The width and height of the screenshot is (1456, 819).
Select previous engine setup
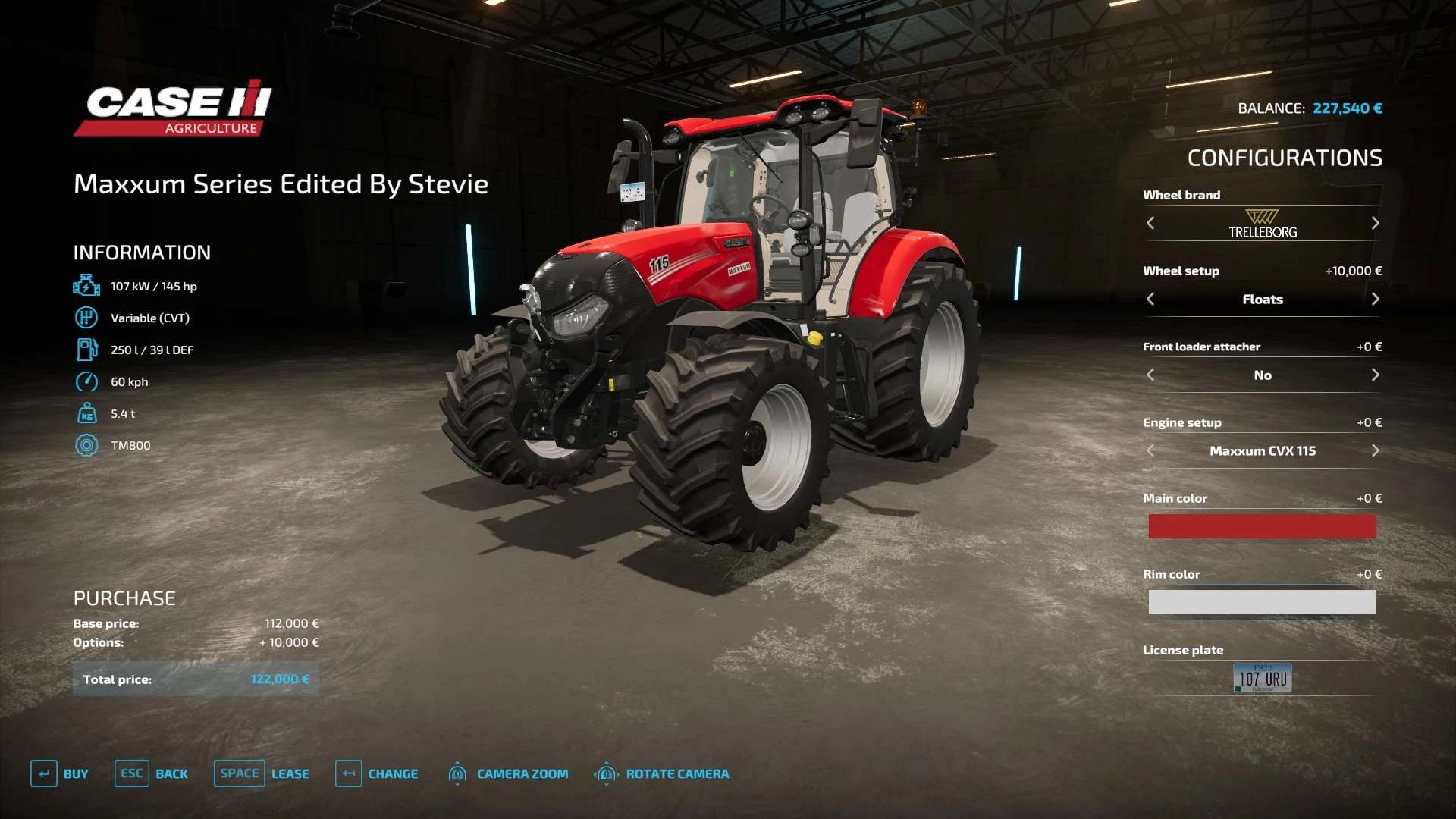coord(1150,450)
